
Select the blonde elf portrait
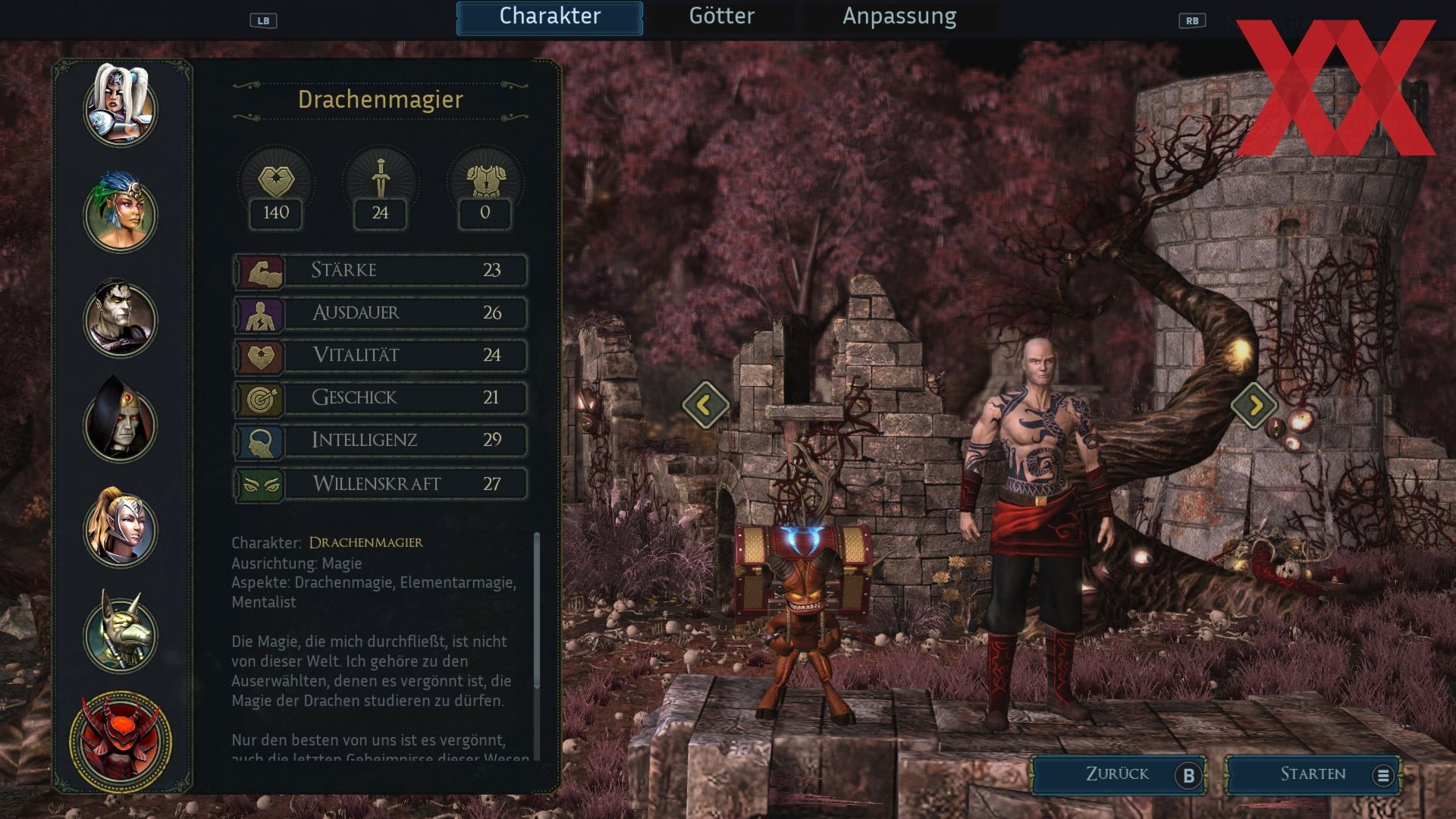point(121,529)
